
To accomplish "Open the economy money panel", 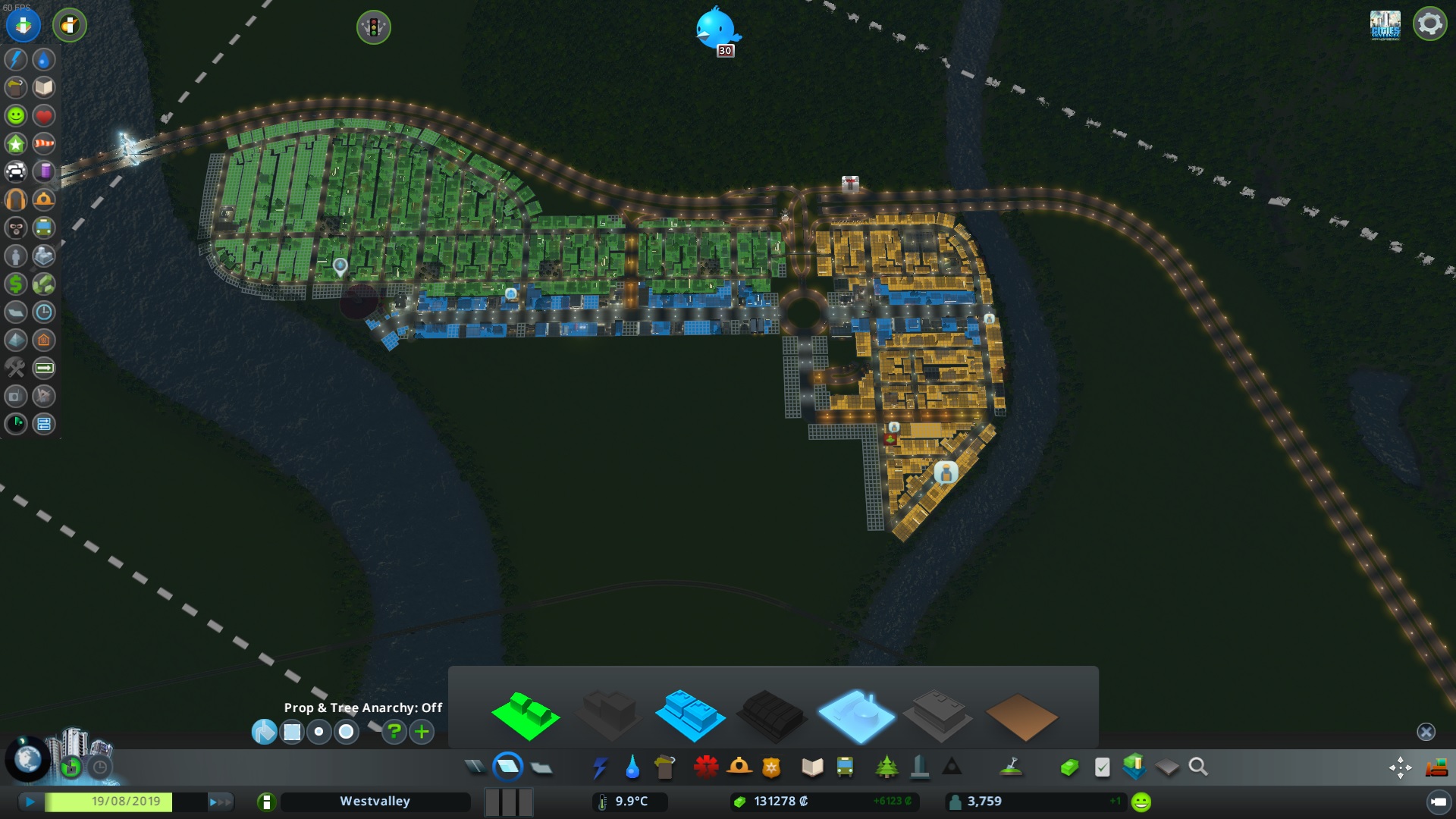I will (1069, 767).
